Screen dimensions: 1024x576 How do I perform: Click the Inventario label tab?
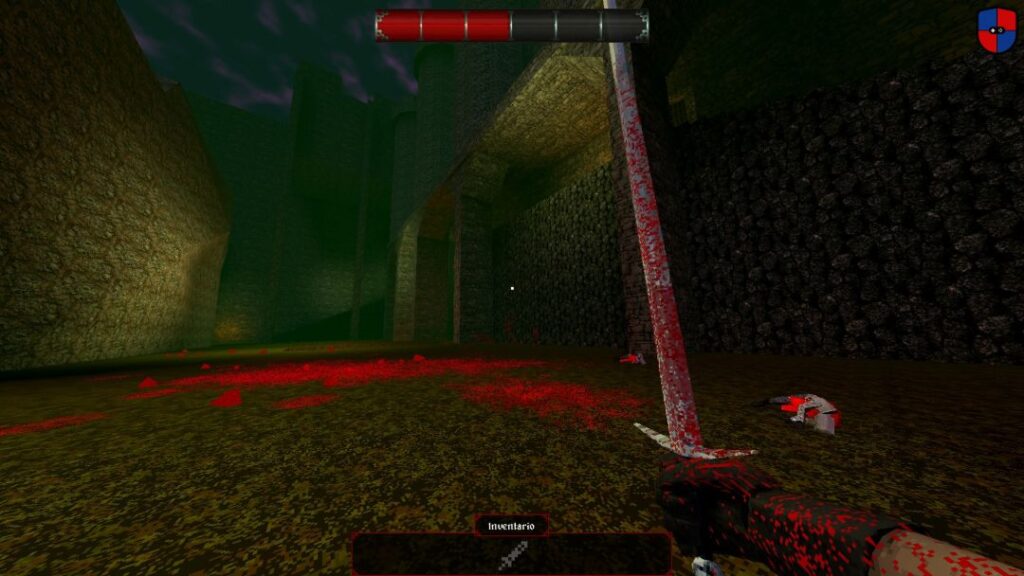pyautogui.click(x=511, y=525)
